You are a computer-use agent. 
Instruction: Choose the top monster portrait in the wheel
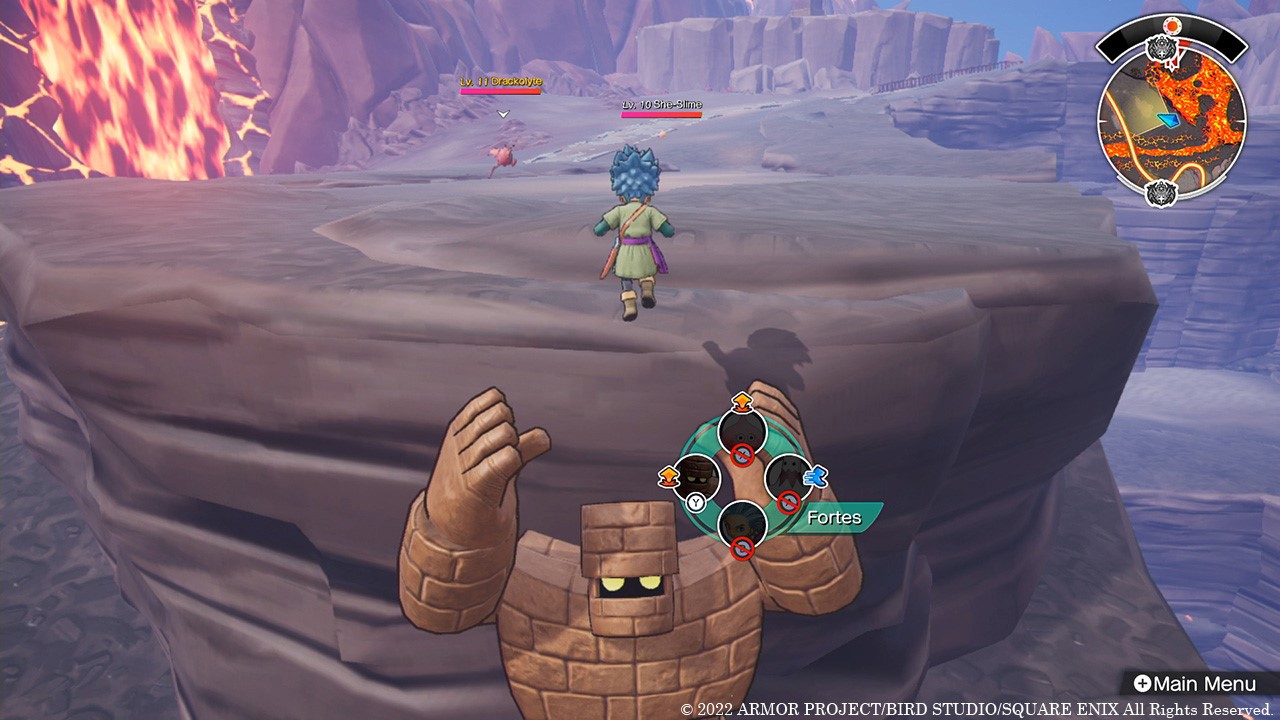click(743, 432)
